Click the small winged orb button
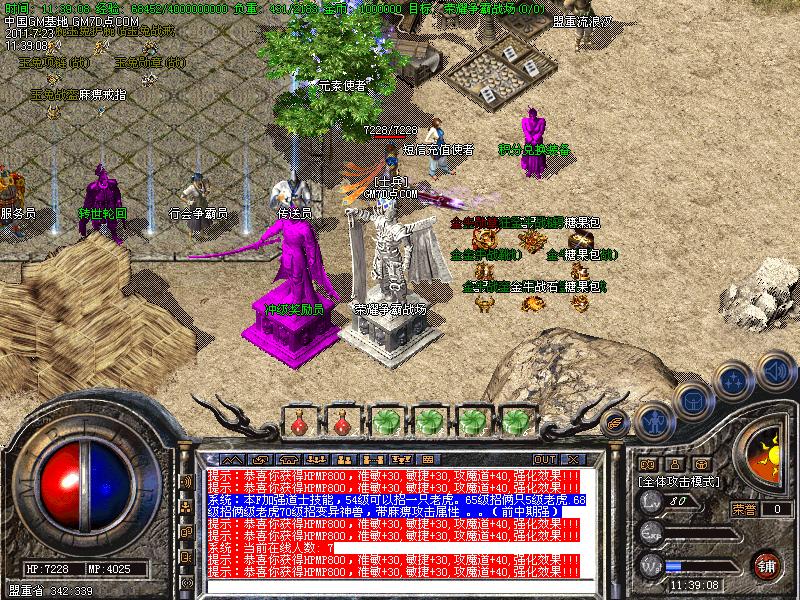Viewport: 800px width, 600px height. pos(615,421)
